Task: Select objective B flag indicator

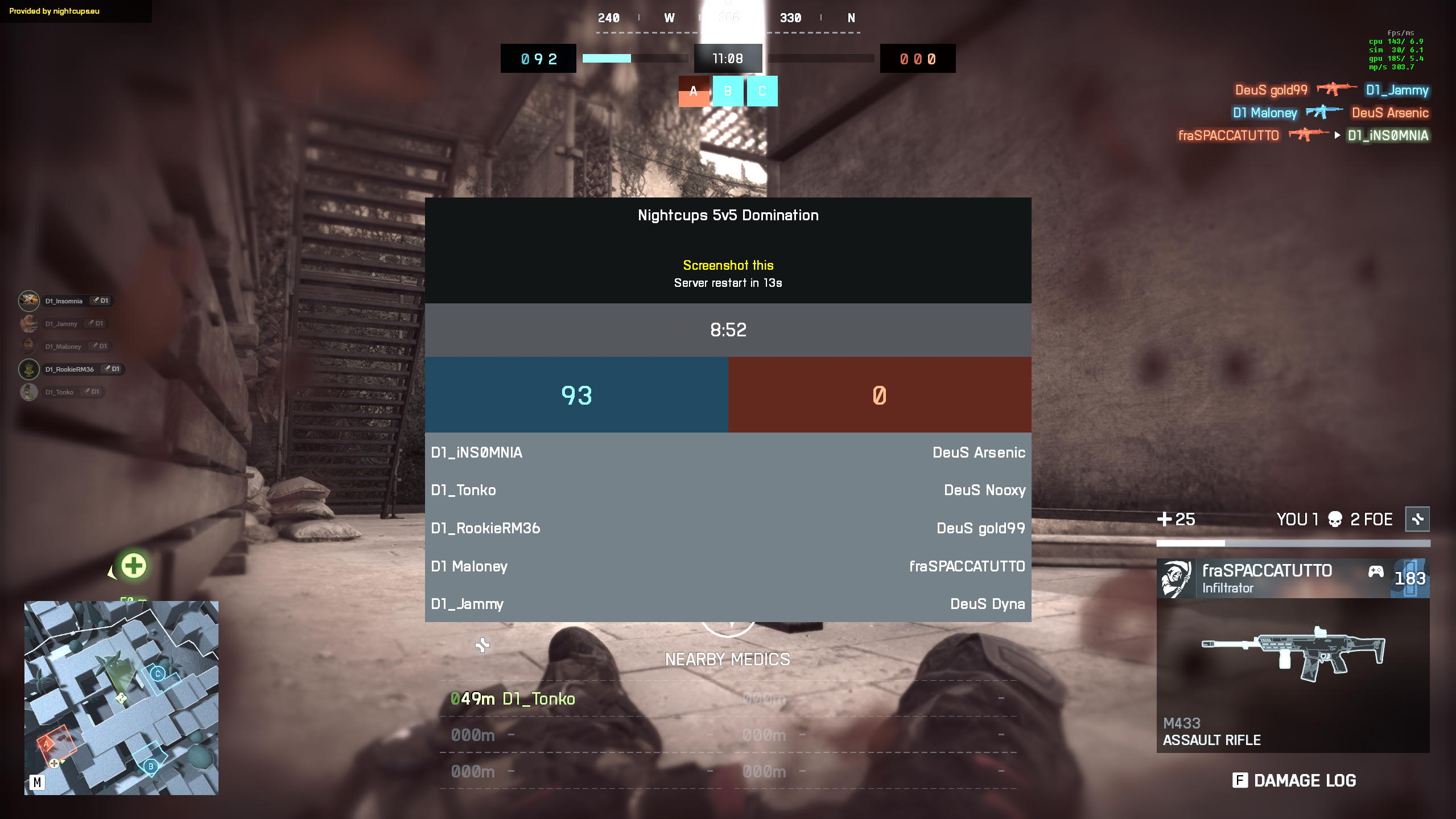Action: (728, 91)
